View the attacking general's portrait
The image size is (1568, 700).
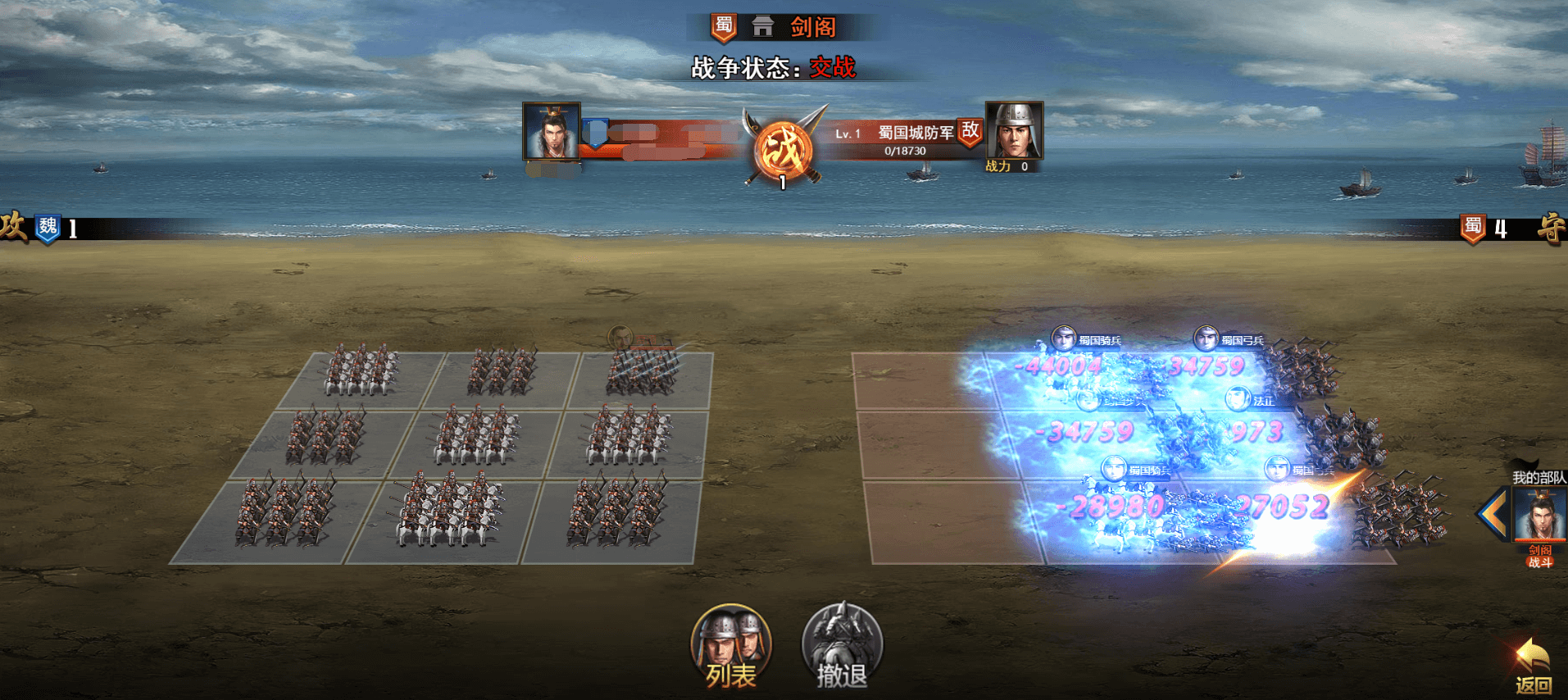coord(552,130)
